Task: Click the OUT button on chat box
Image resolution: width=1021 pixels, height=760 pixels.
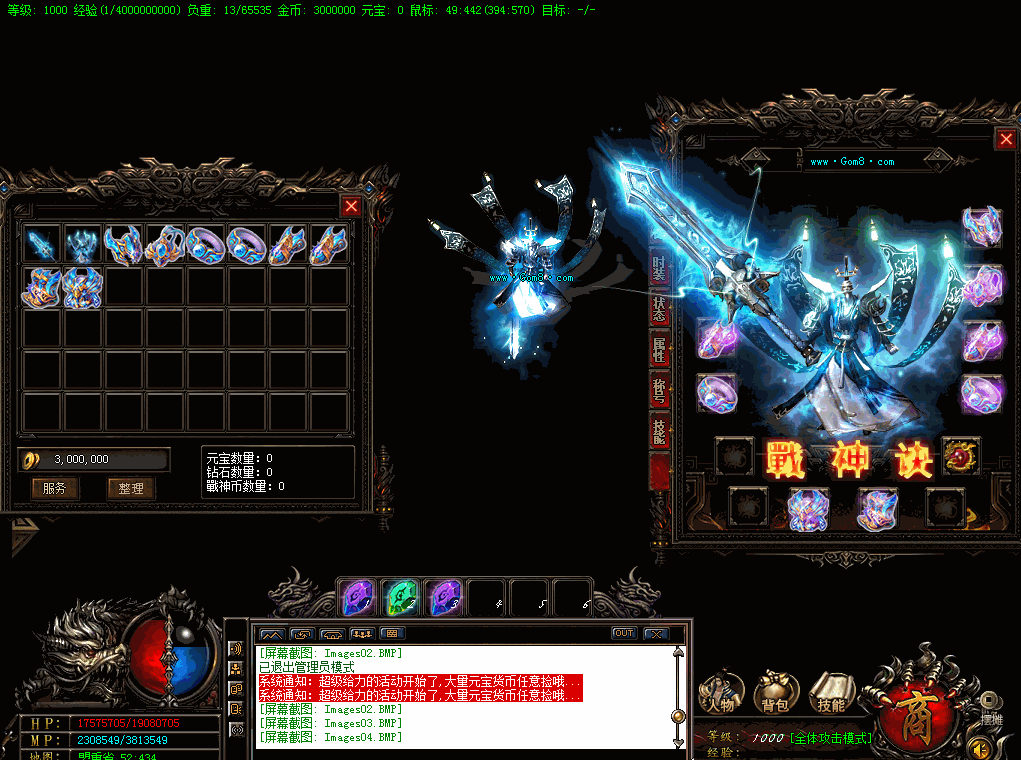Action: tap(624, 633)
